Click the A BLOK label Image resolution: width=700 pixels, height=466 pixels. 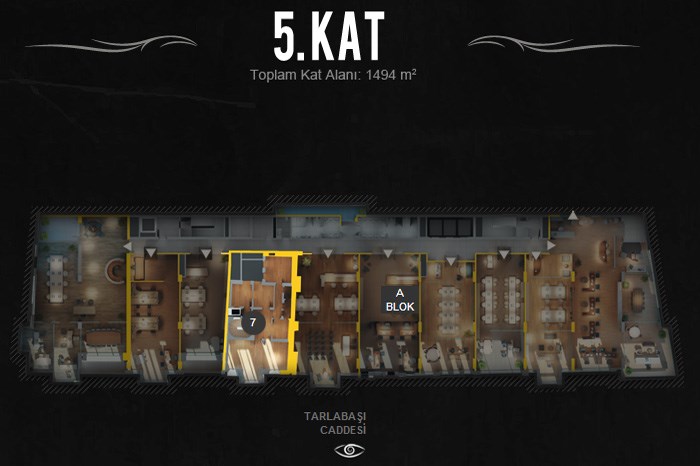tap(399, 299)
